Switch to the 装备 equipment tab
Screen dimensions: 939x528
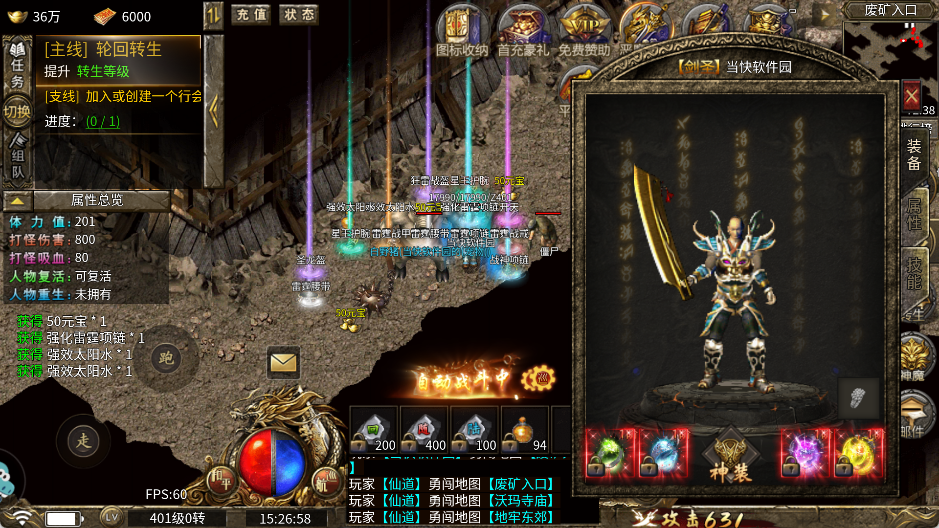[x=914, y=156]
